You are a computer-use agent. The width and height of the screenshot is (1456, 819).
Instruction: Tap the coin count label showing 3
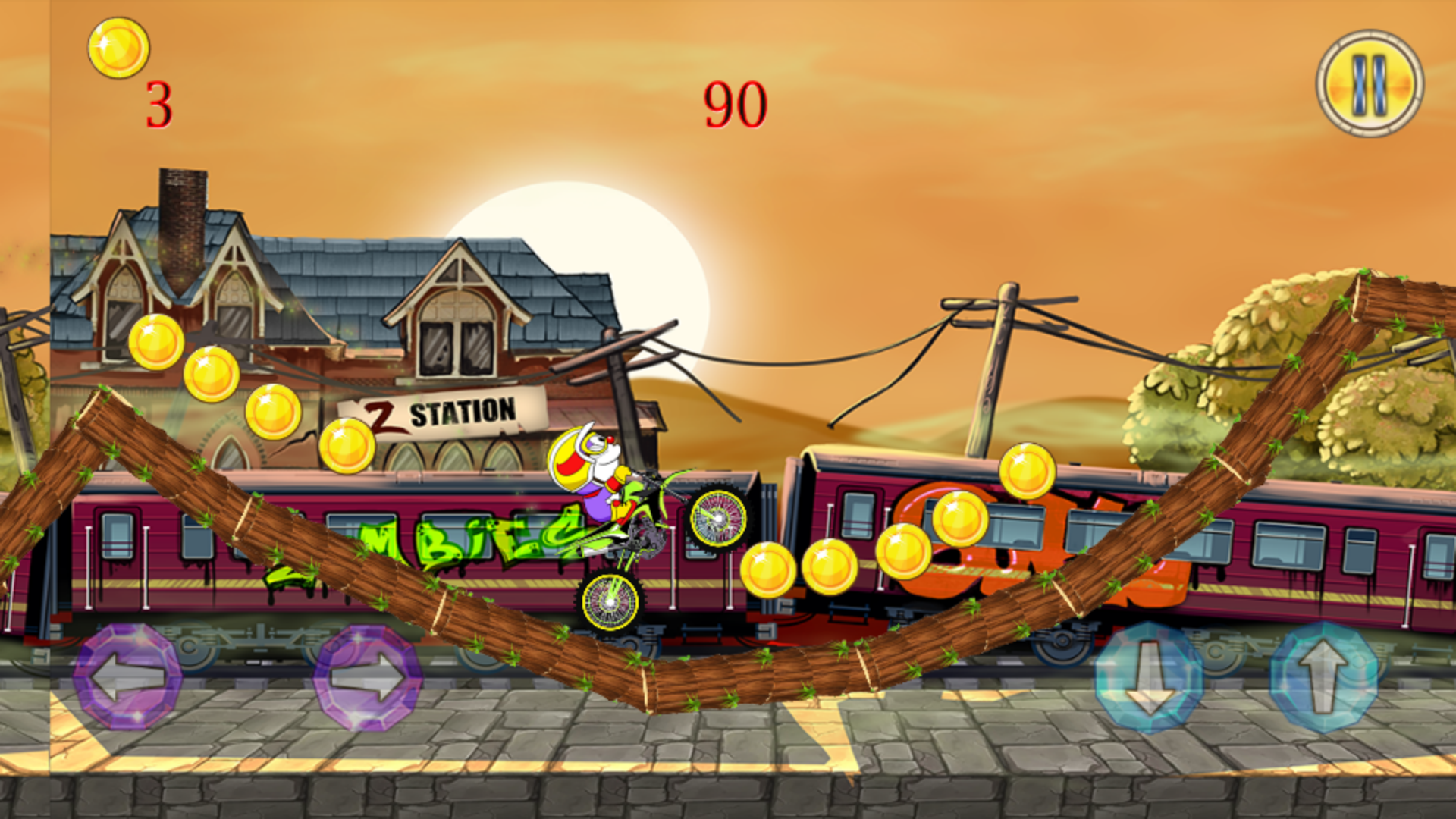158,102
